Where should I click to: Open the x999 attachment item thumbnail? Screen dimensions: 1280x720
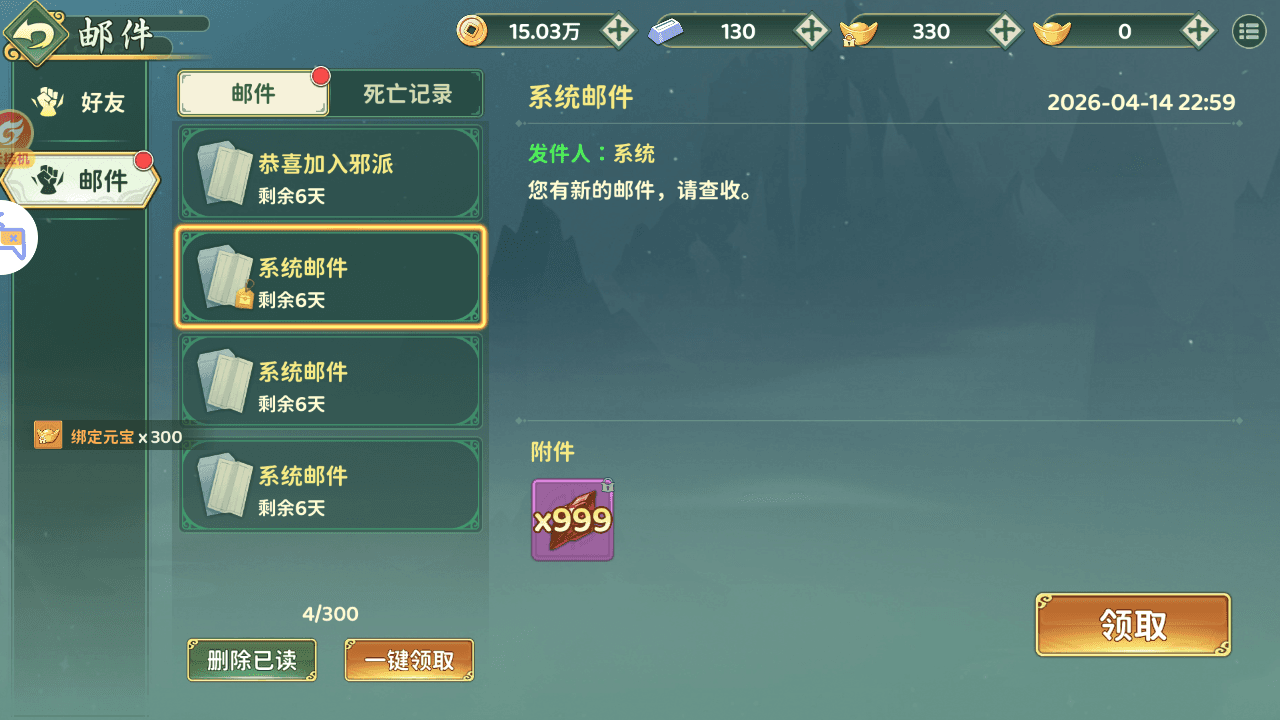572,520
